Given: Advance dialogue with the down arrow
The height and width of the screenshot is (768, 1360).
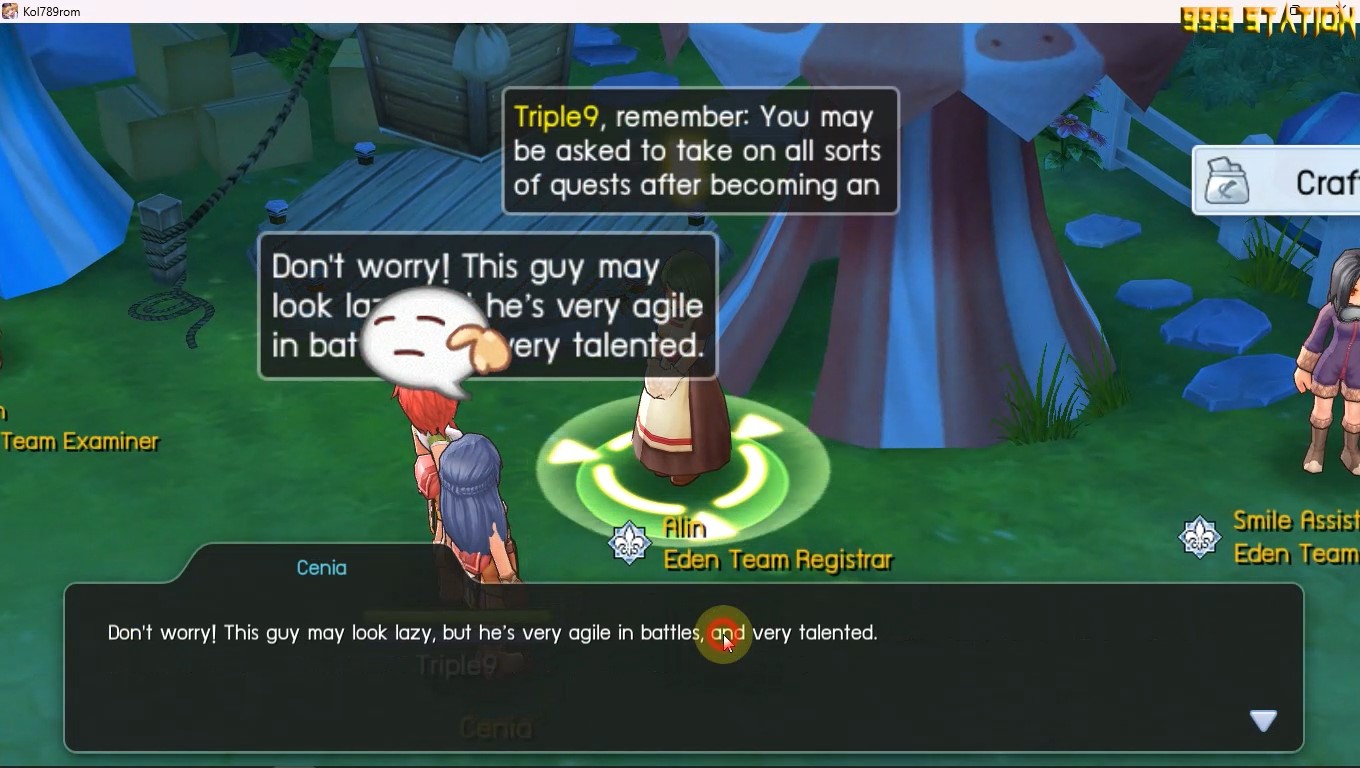Looking at the screenshot, I should [1263, 720].
